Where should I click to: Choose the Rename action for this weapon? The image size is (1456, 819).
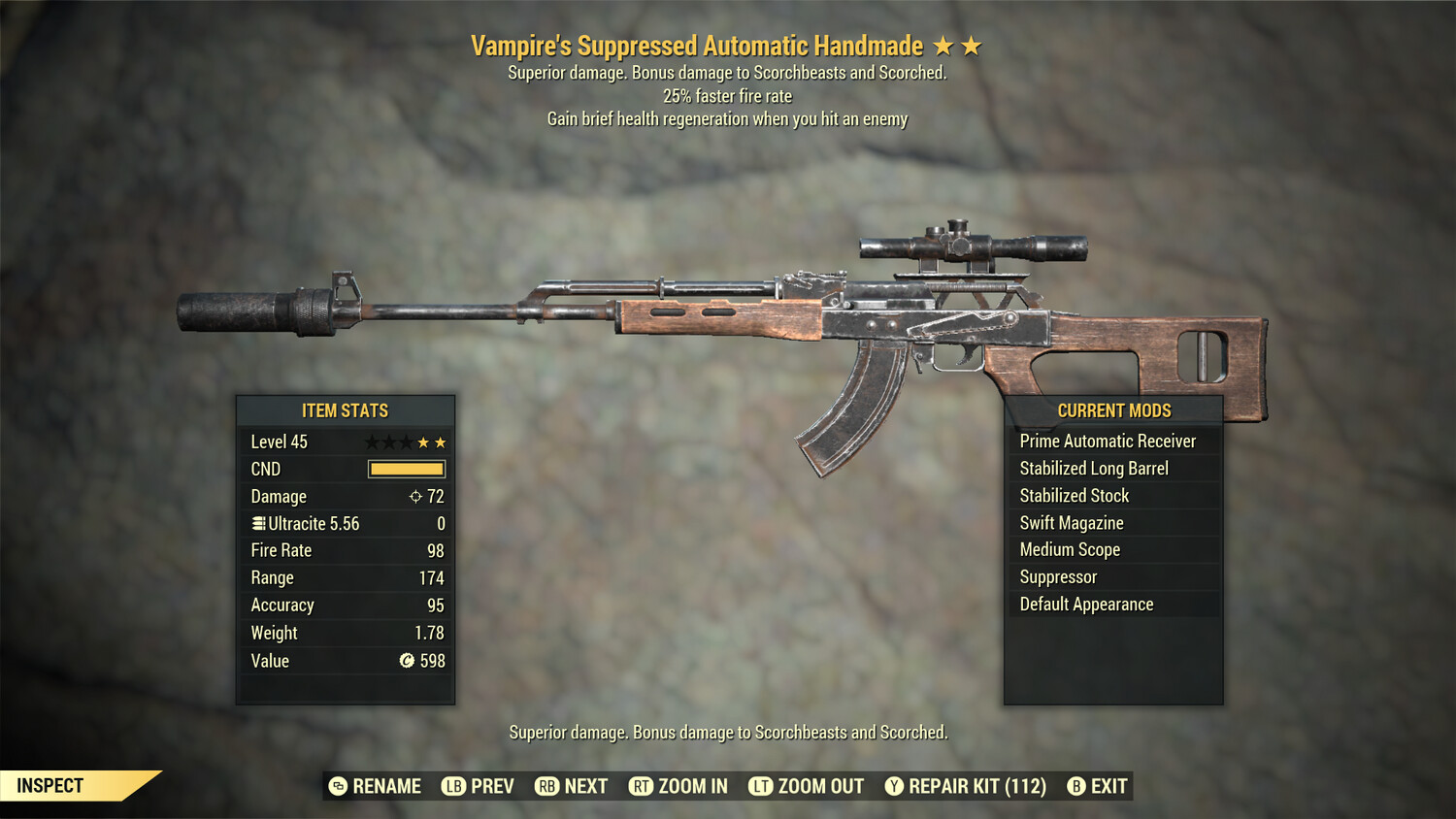[x=376, y=786]
